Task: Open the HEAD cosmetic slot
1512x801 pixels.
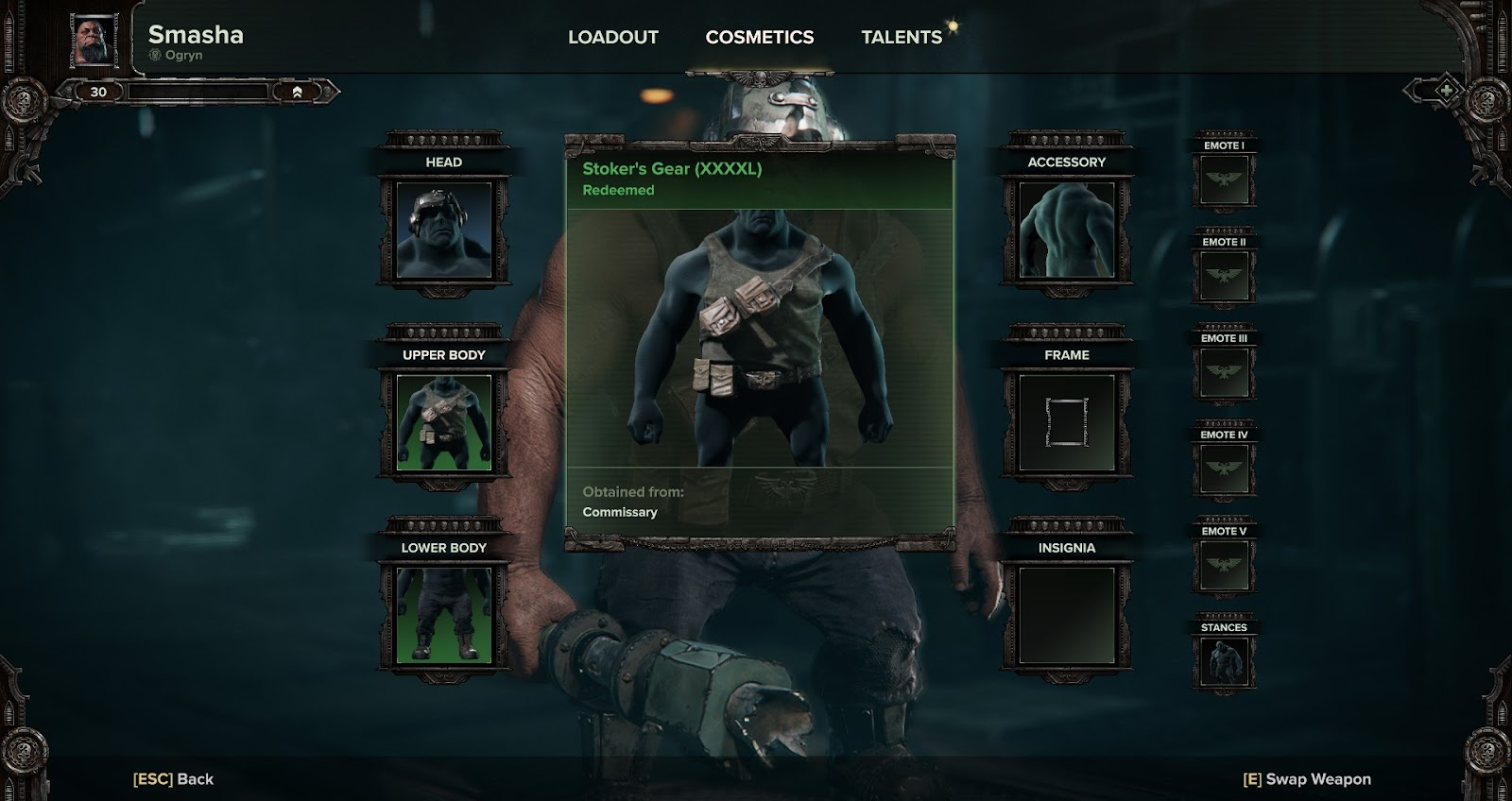Action: (x=444, y=230)
